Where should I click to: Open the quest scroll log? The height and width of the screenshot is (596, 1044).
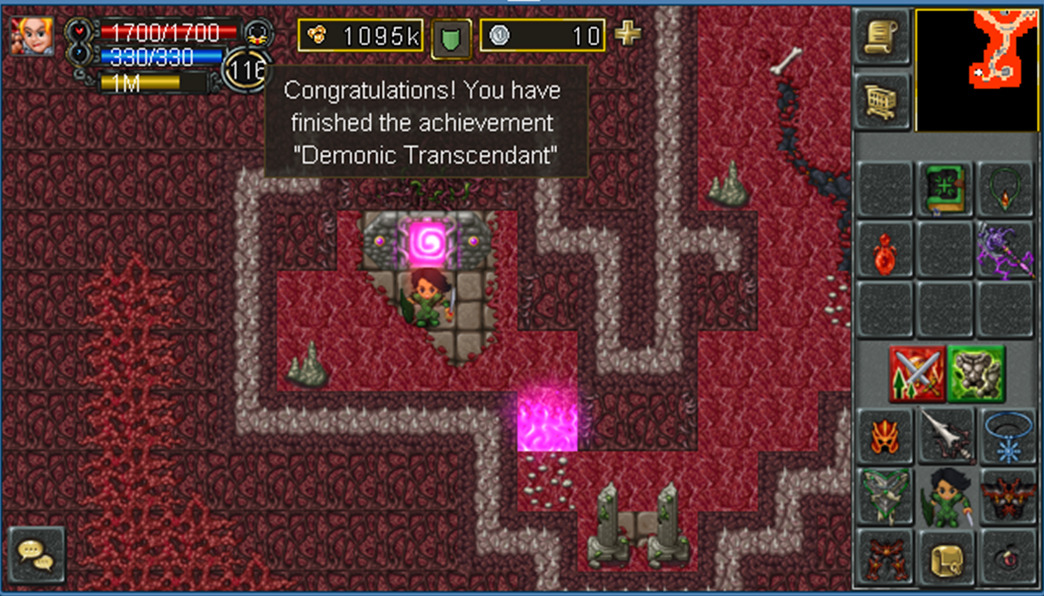tap(883, 37)
